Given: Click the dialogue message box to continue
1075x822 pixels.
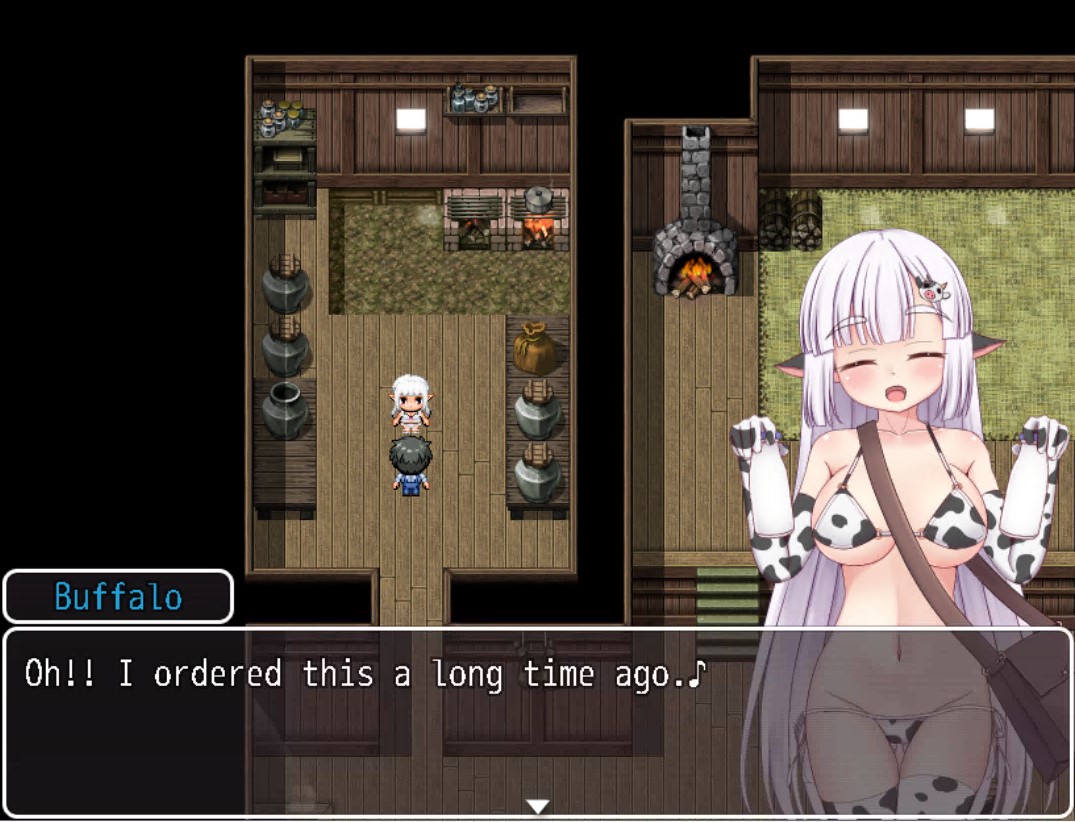Looking at the screenshot, I should click(x=380, y=720).
